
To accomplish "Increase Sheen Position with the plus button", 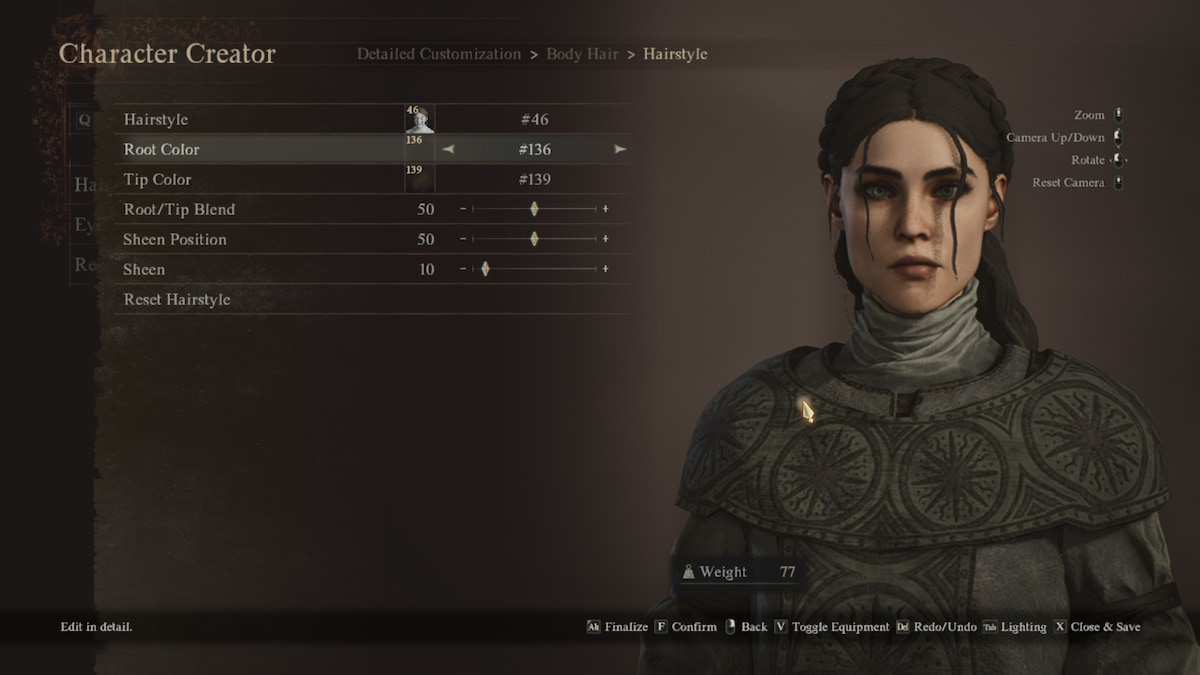I will coord(605,240).
